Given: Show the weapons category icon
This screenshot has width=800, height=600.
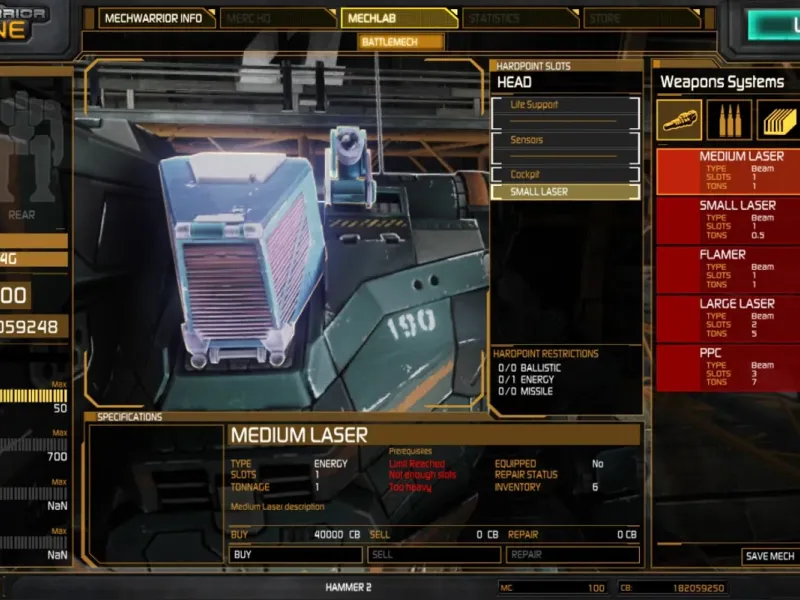Looking at the screenshot, I should pyautogui.click(x=679, y=120).
